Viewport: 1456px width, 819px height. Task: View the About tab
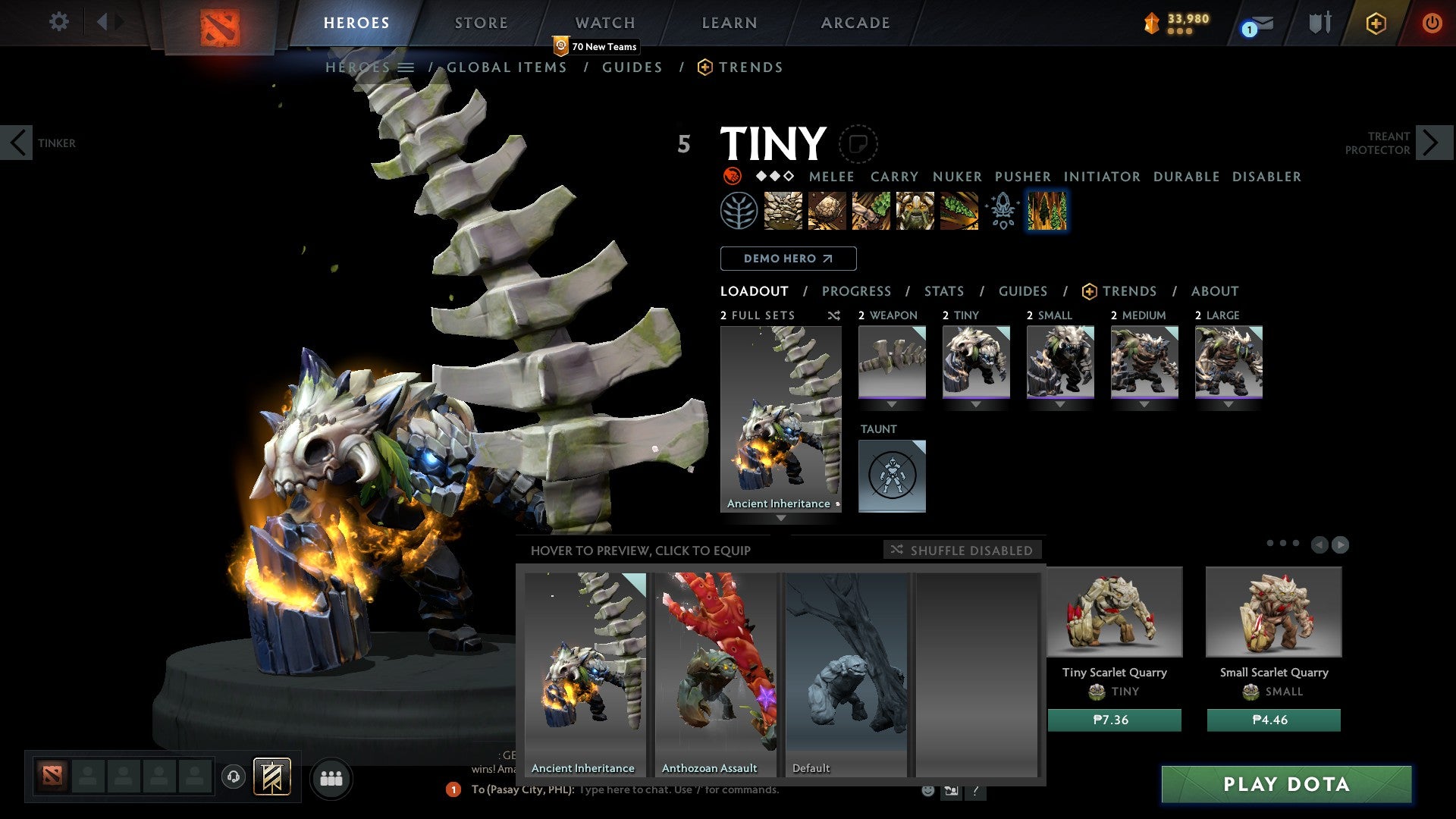[x=1214, y=291]
